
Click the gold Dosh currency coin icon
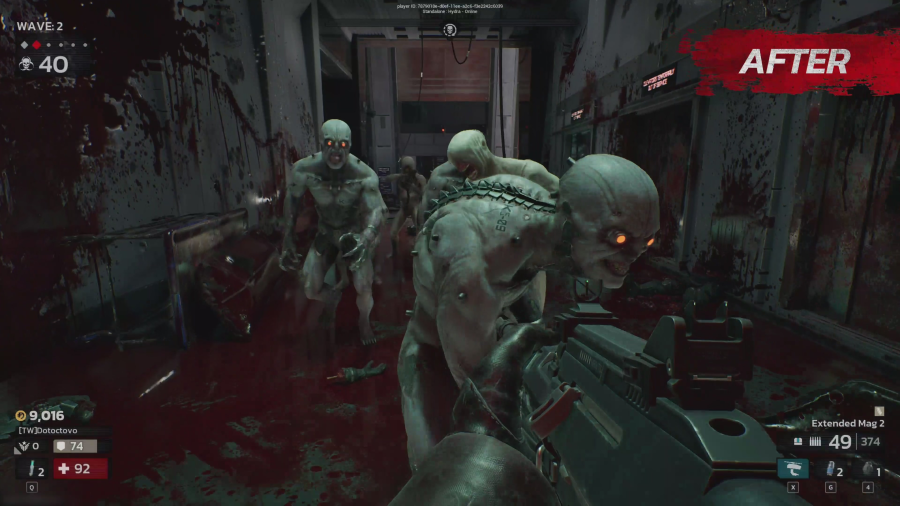[20, 415]
